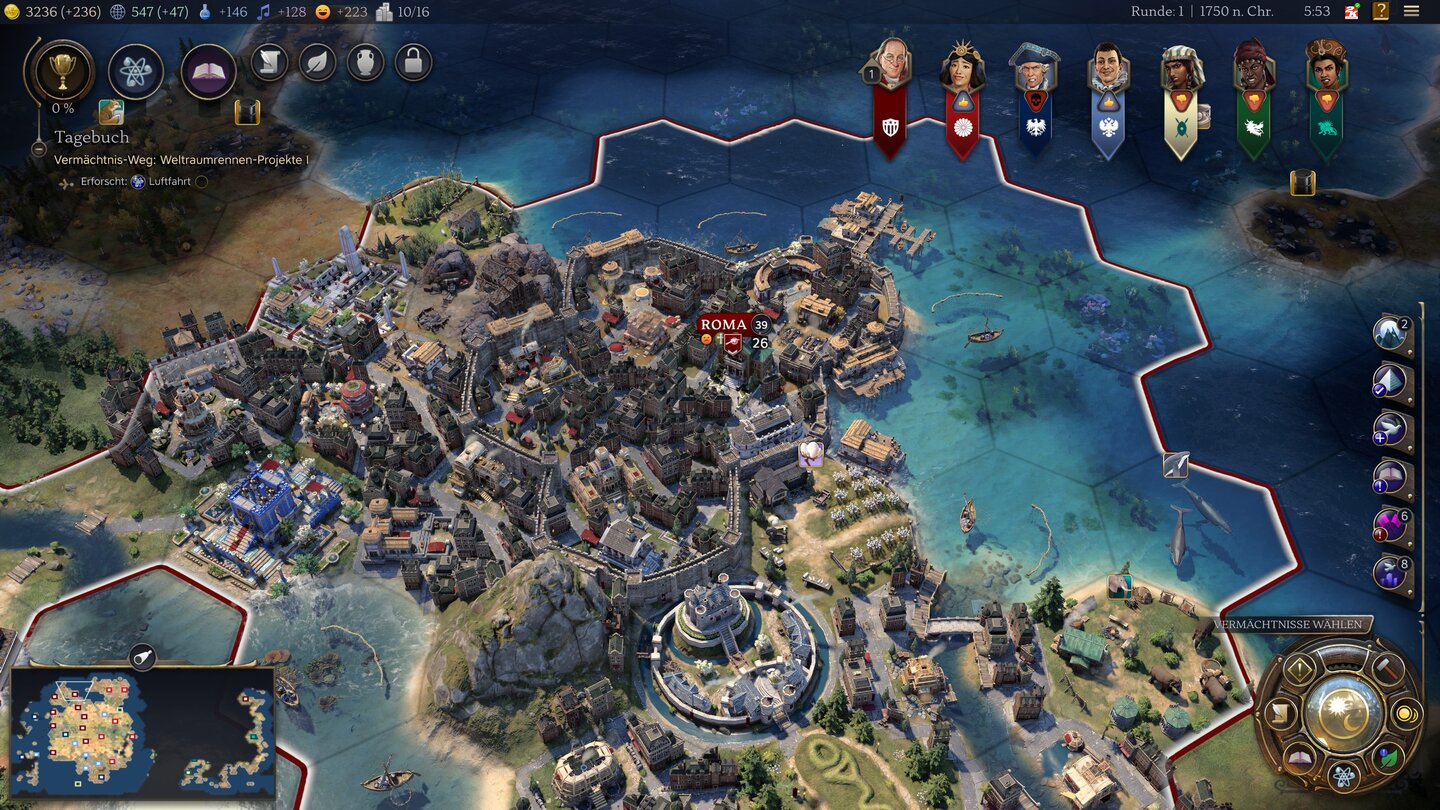Viewport: 1440px width, 810px height.
Task: Open the Civilopedia question mark book
Action: pos(1381,11)
